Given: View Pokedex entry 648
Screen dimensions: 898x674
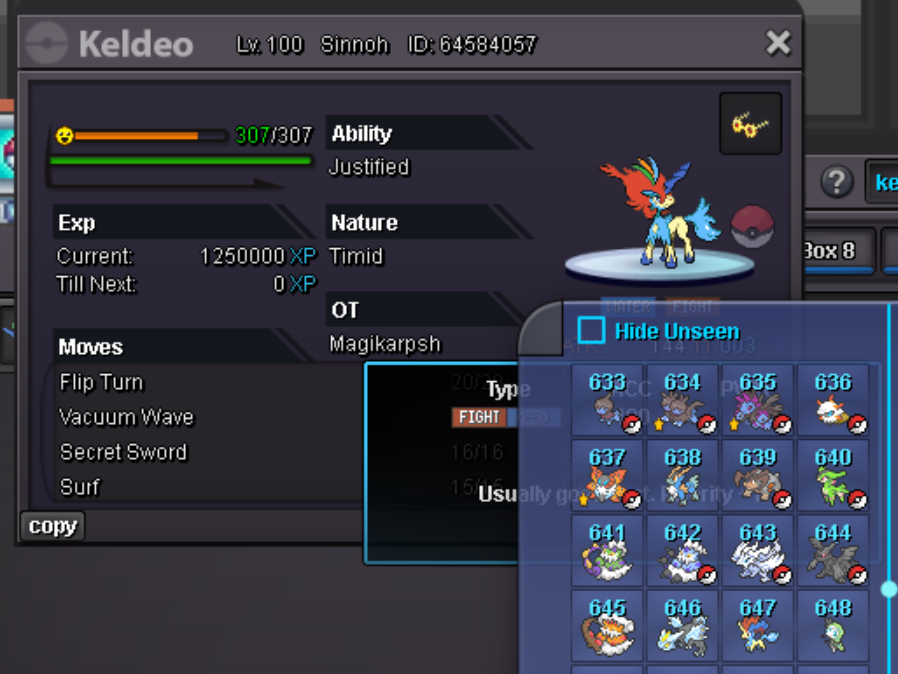Looking at the screenshot, I should coord(833,626).
